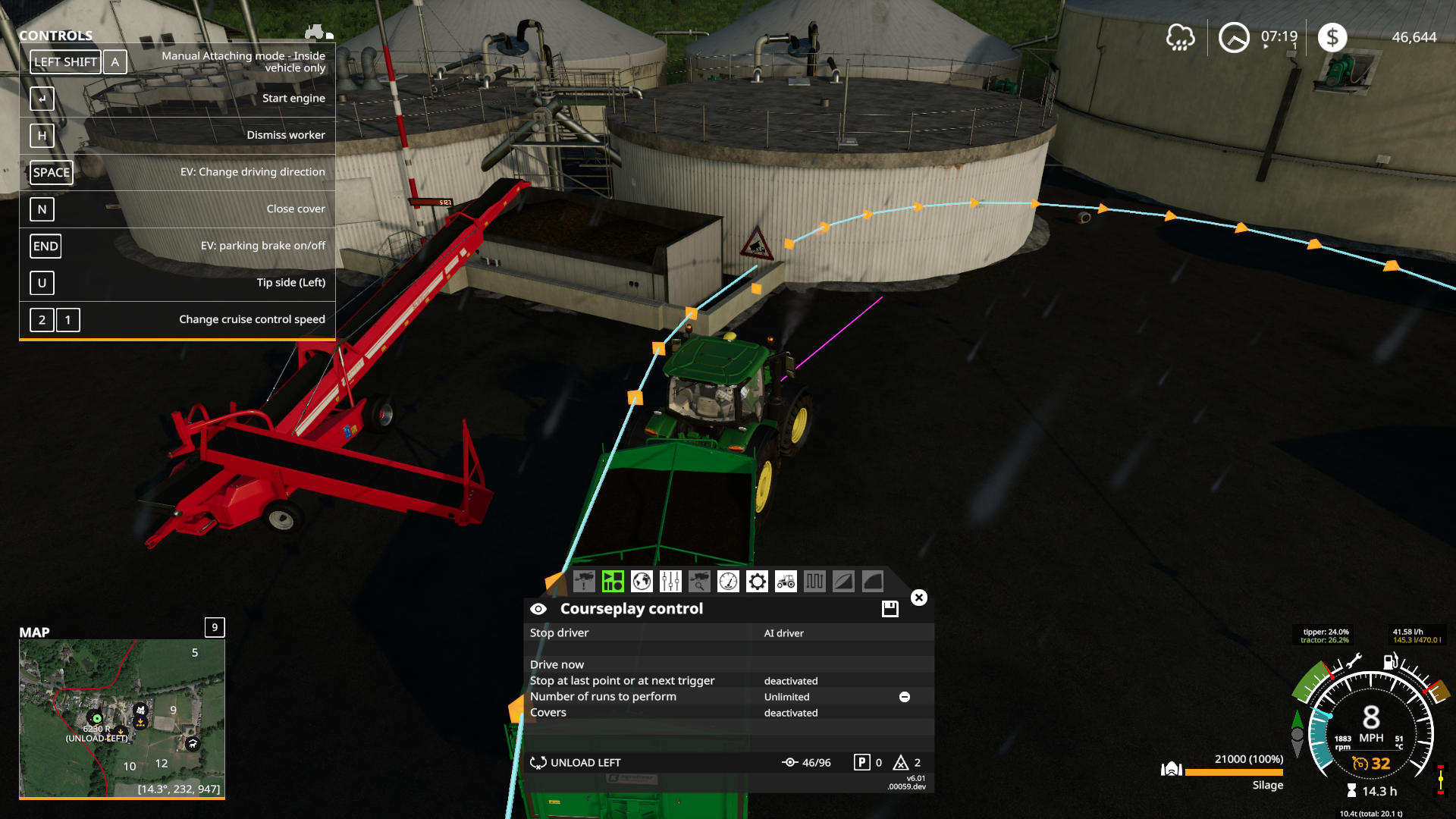Click the green course management tab icon
1456x819 pixels.
click(612, 582)
